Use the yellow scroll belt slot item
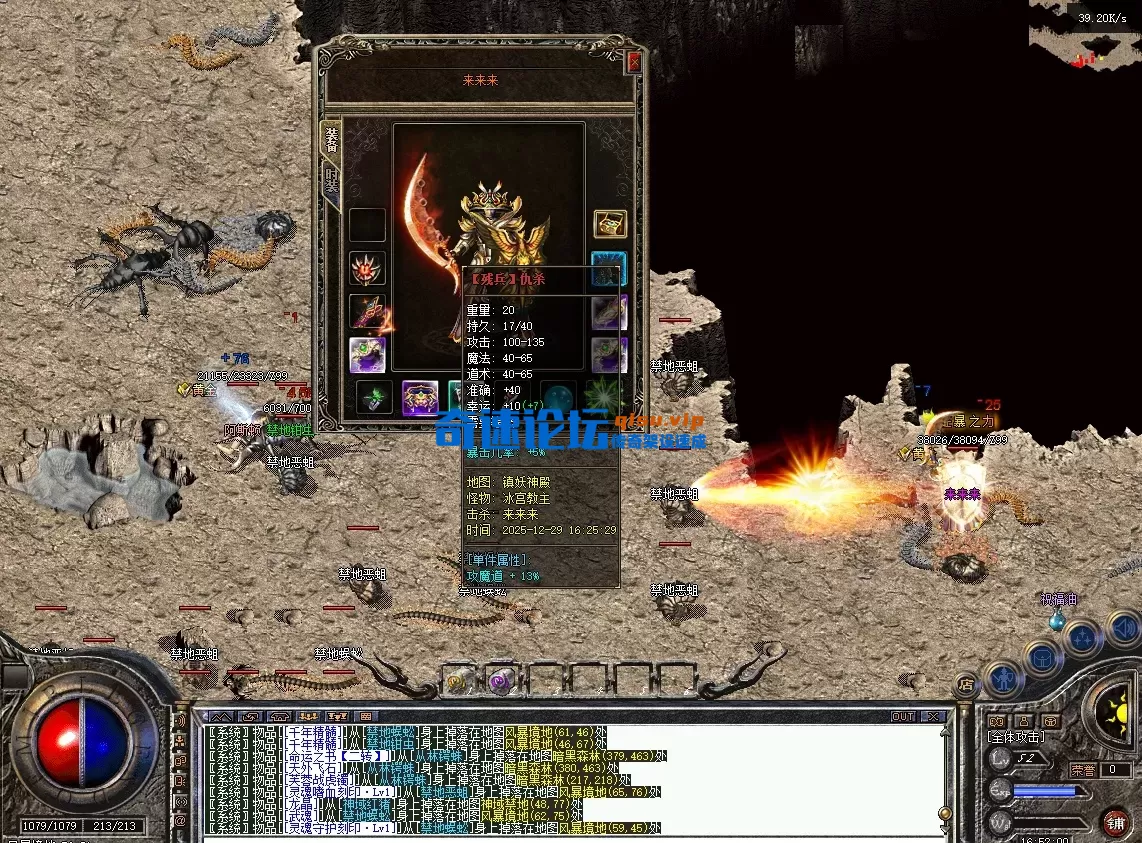Viewport: 1142px width, 843px height. coord(459,680)
